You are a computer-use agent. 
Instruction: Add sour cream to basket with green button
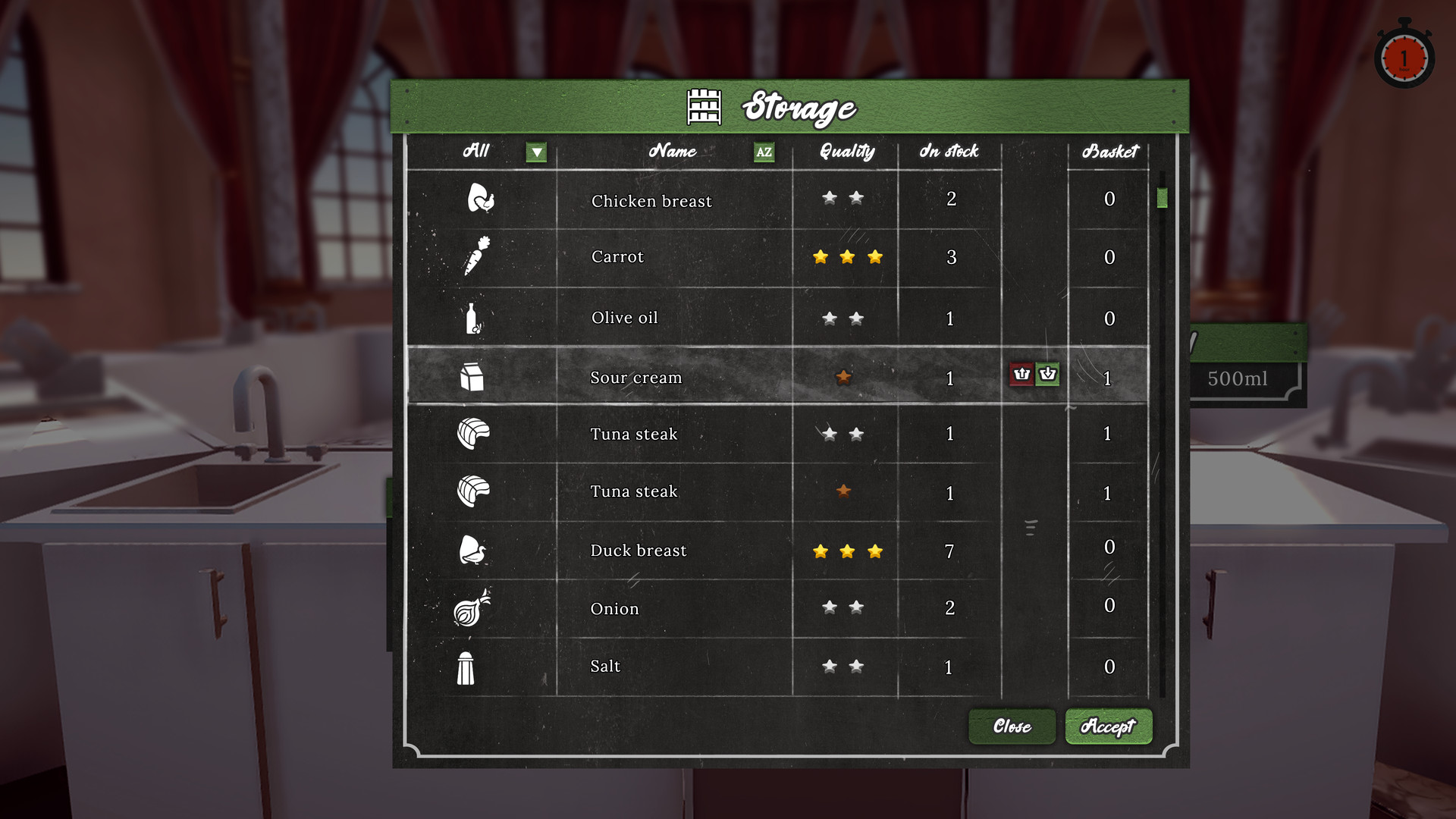pyautogui.click(x=1047, y=374)
